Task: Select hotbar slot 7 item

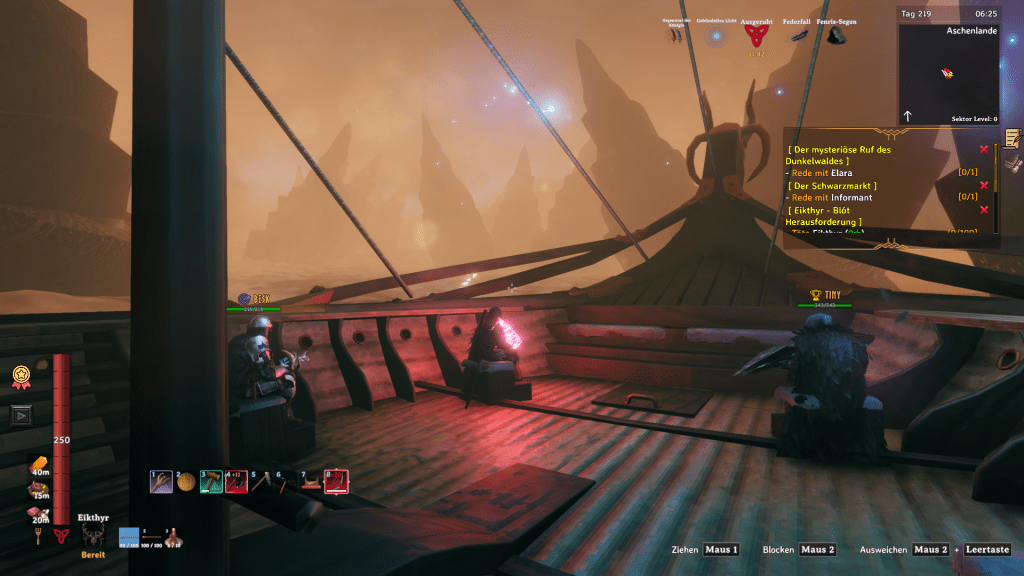Action: [310, 482]
